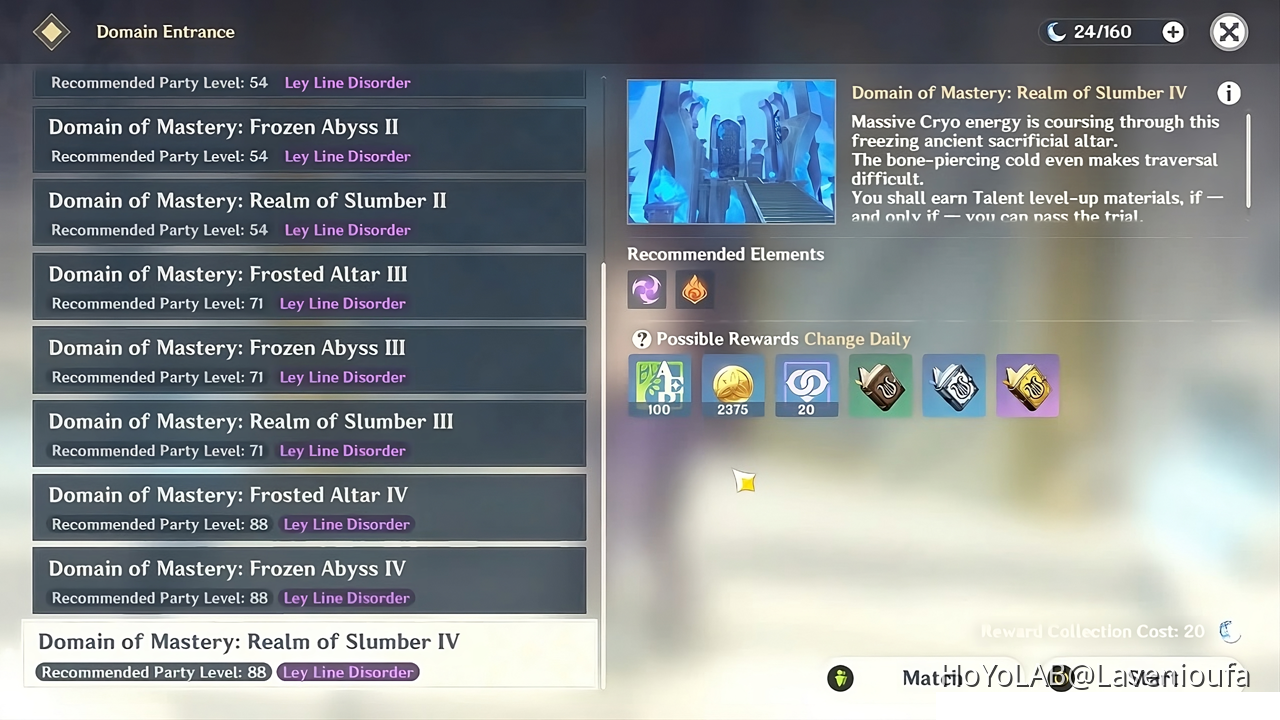
Task: Select the Pyro recommended element icon
Action: [x=694, y=290]
